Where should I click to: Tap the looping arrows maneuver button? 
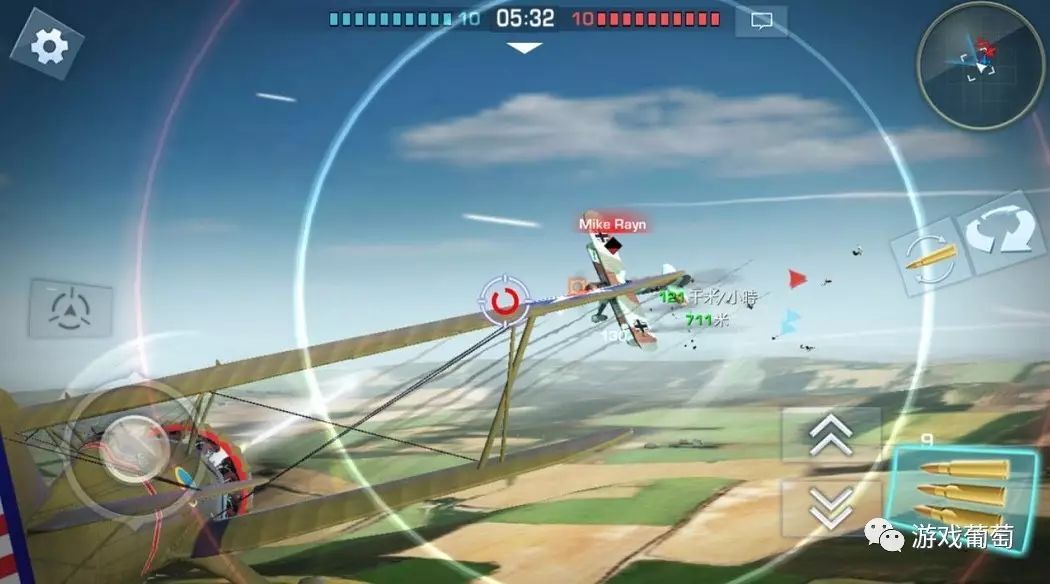[1004, 230]
